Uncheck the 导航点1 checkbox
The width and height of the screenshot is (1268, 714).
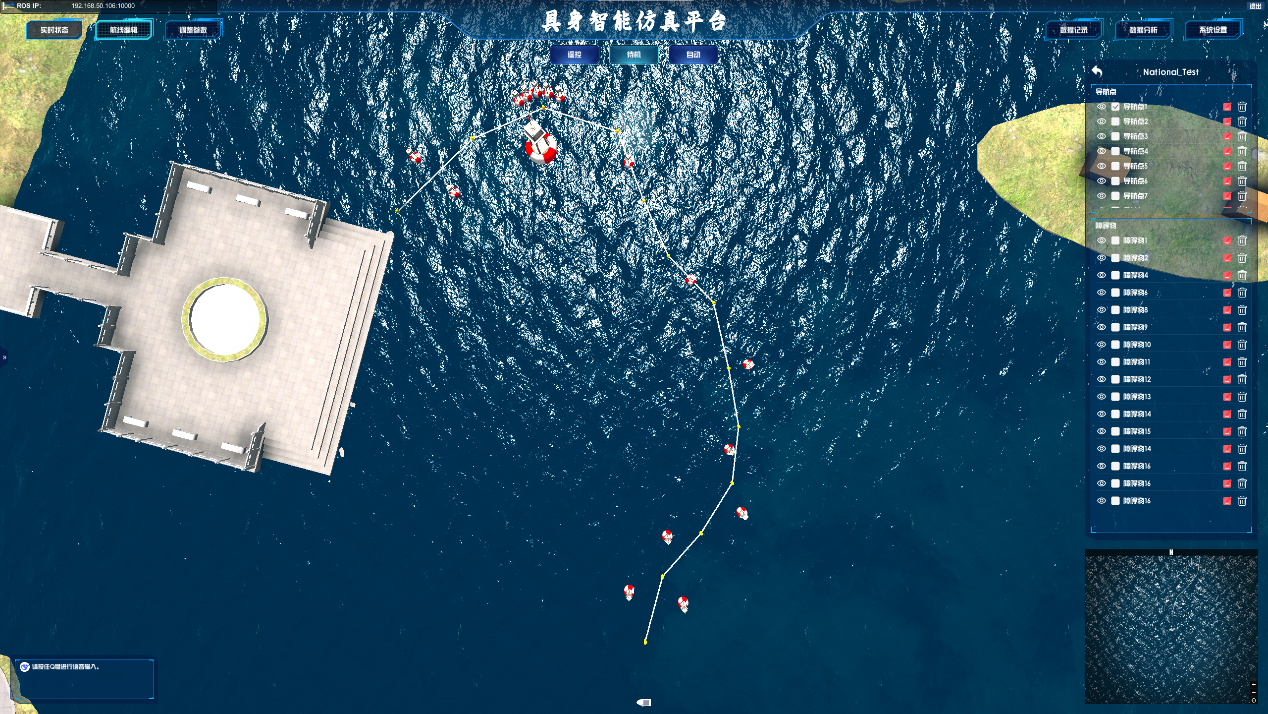[x=1115, y=107]
